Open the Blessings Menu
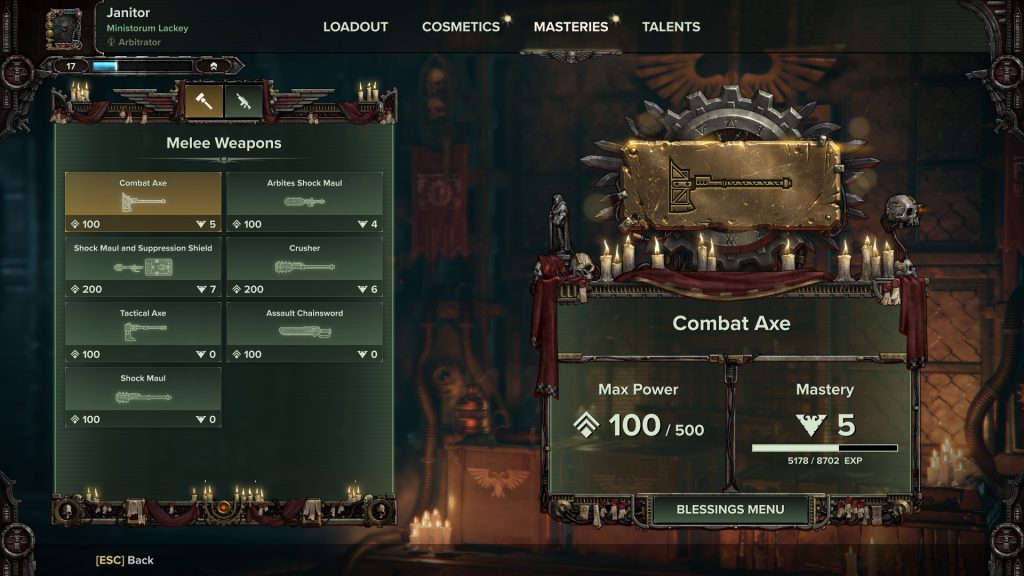 pyautogui.click(x=730, y=509)
